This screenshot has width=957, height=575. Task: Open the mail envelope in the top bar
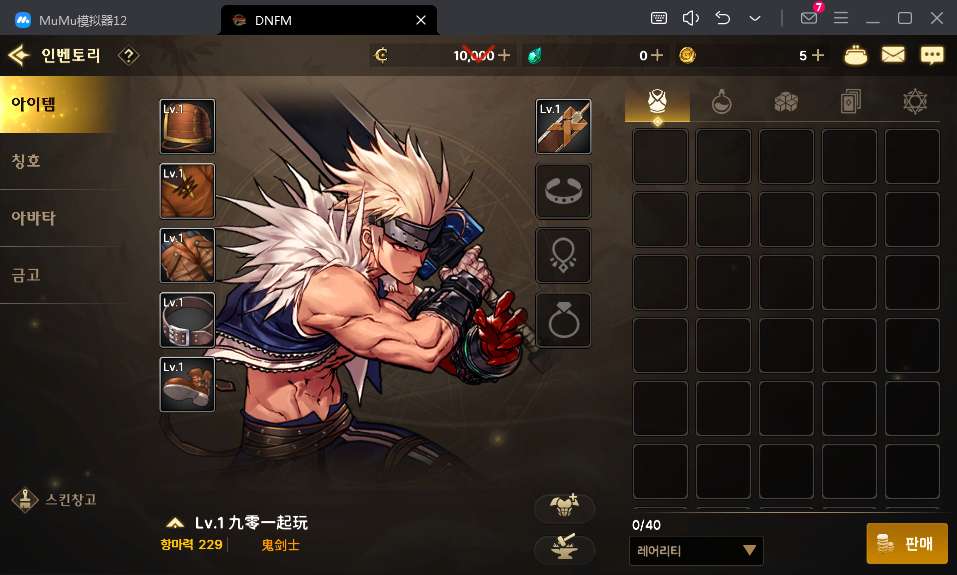(x=893, y=56)
